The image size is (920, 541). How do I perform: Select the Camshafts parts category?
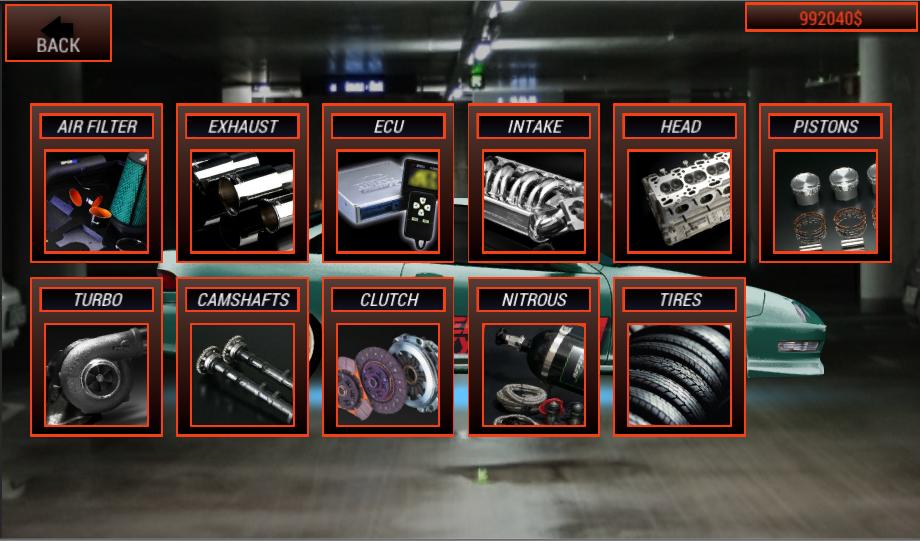[242, 357]
